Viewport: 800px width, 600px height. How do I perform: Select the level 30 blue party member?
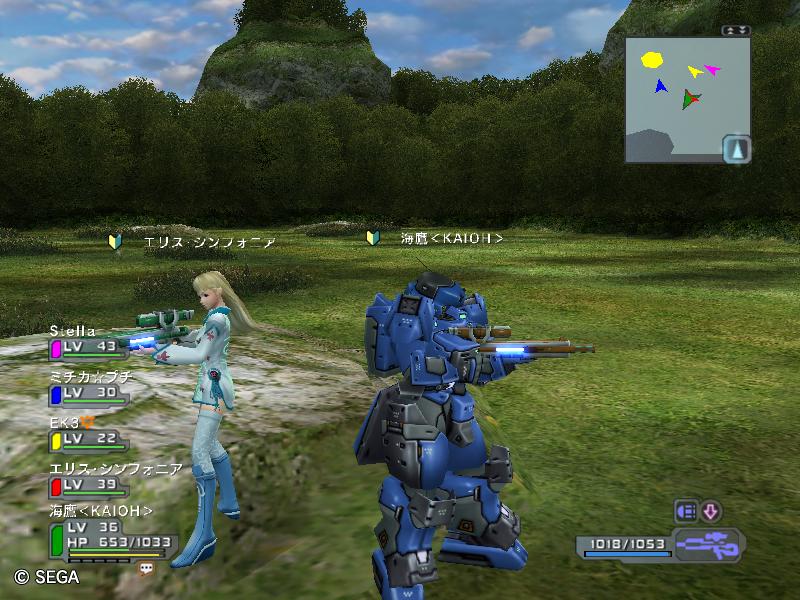point(88,385)
